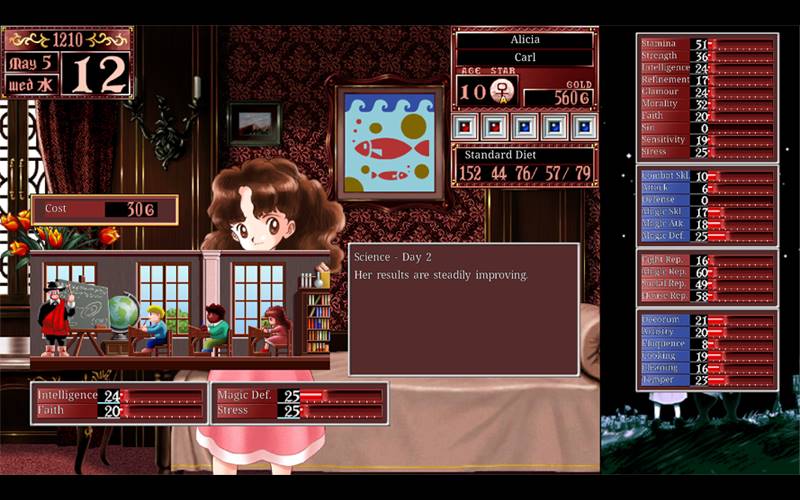Click the Venus star sign icon

(x=502, y=92)
